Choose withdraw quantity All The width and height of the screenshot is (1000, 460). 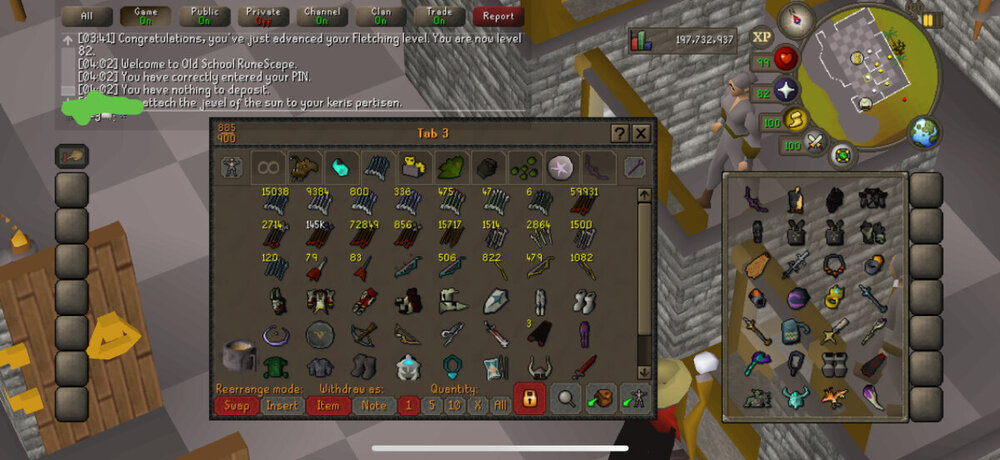[x=499, y=405]
